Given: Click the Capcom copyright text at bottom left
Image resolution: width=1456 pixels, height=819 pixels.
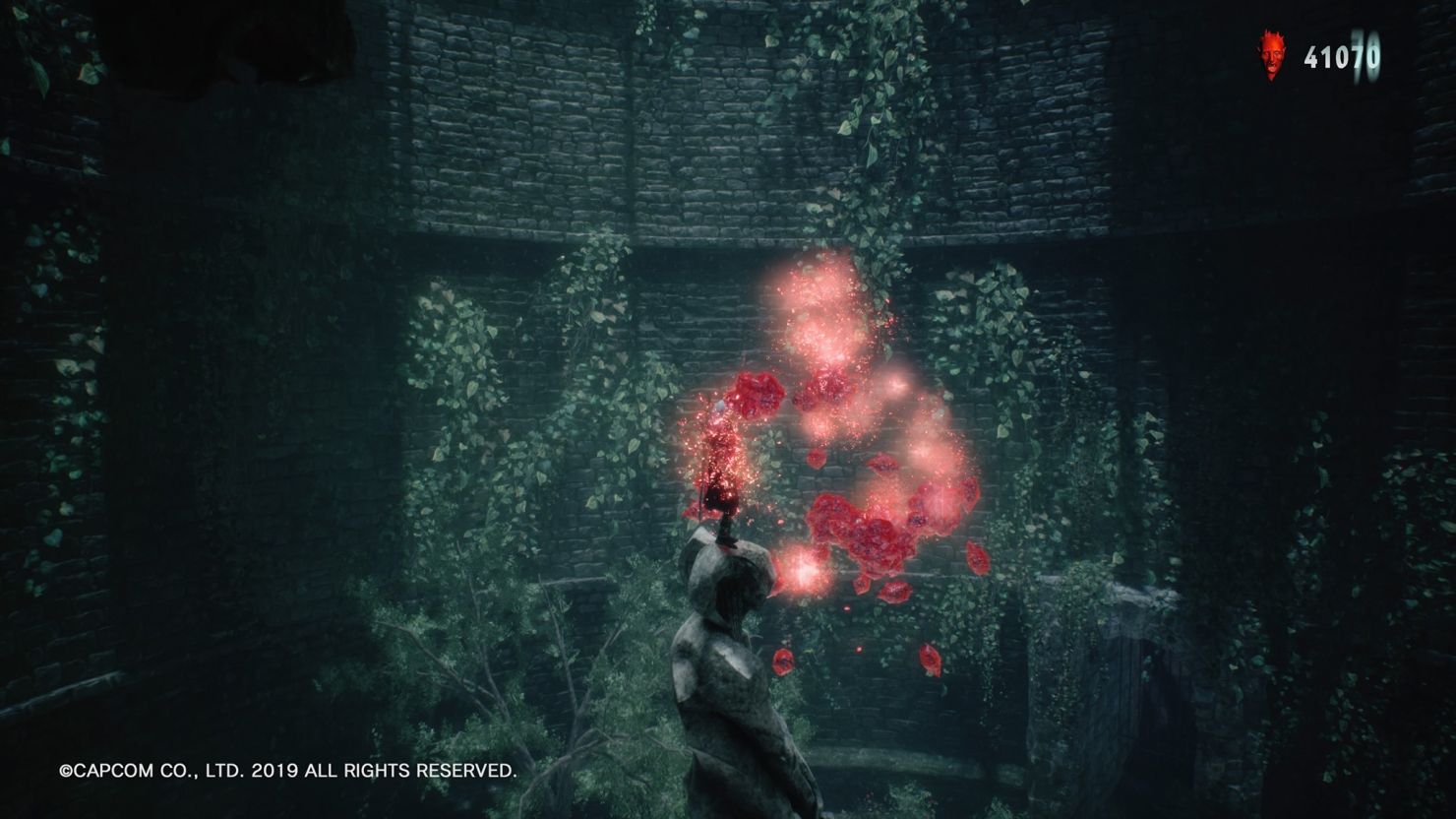Looking at the screenshot, I should (288, 773).
